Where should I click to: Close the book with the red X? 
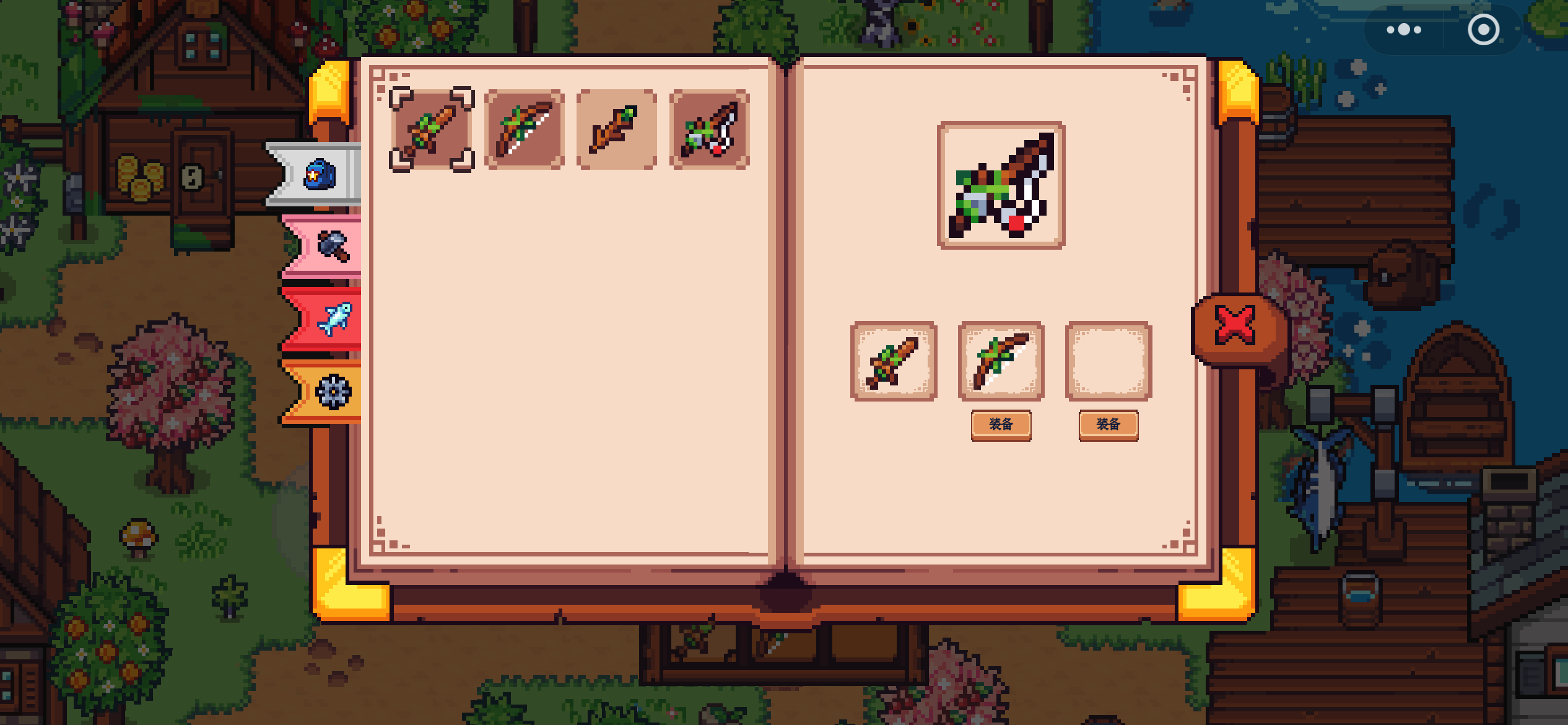point(1235,325)
